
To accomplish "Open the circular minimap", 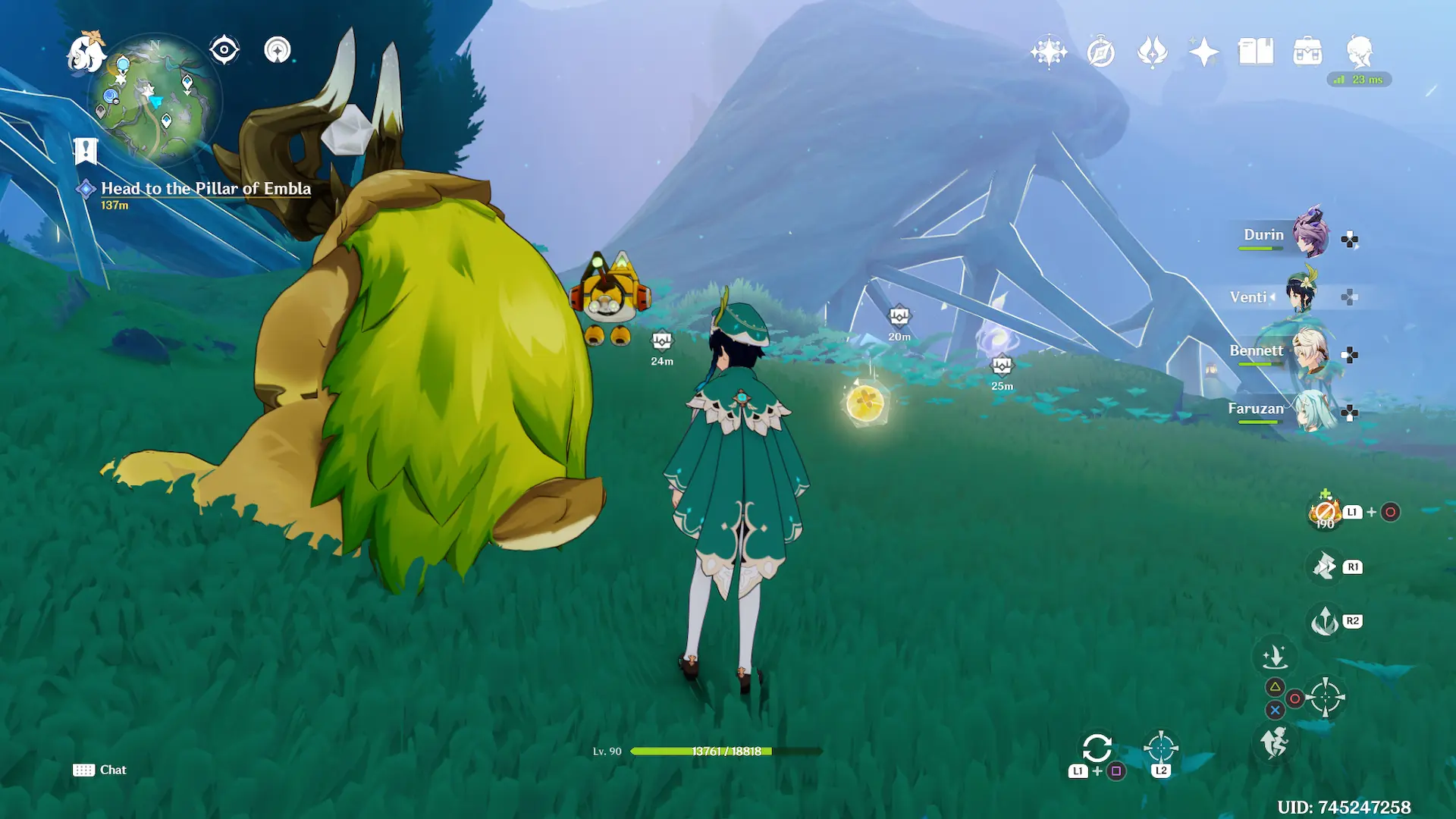I will (155, 99).
